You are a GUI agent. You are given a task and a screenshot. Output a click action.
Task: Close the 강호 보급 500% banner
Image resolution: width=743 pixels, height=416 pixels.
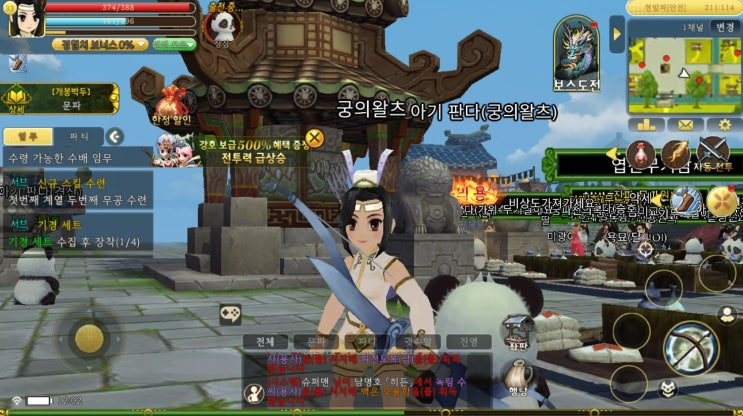pyautogui.click(x=314, y=138)
